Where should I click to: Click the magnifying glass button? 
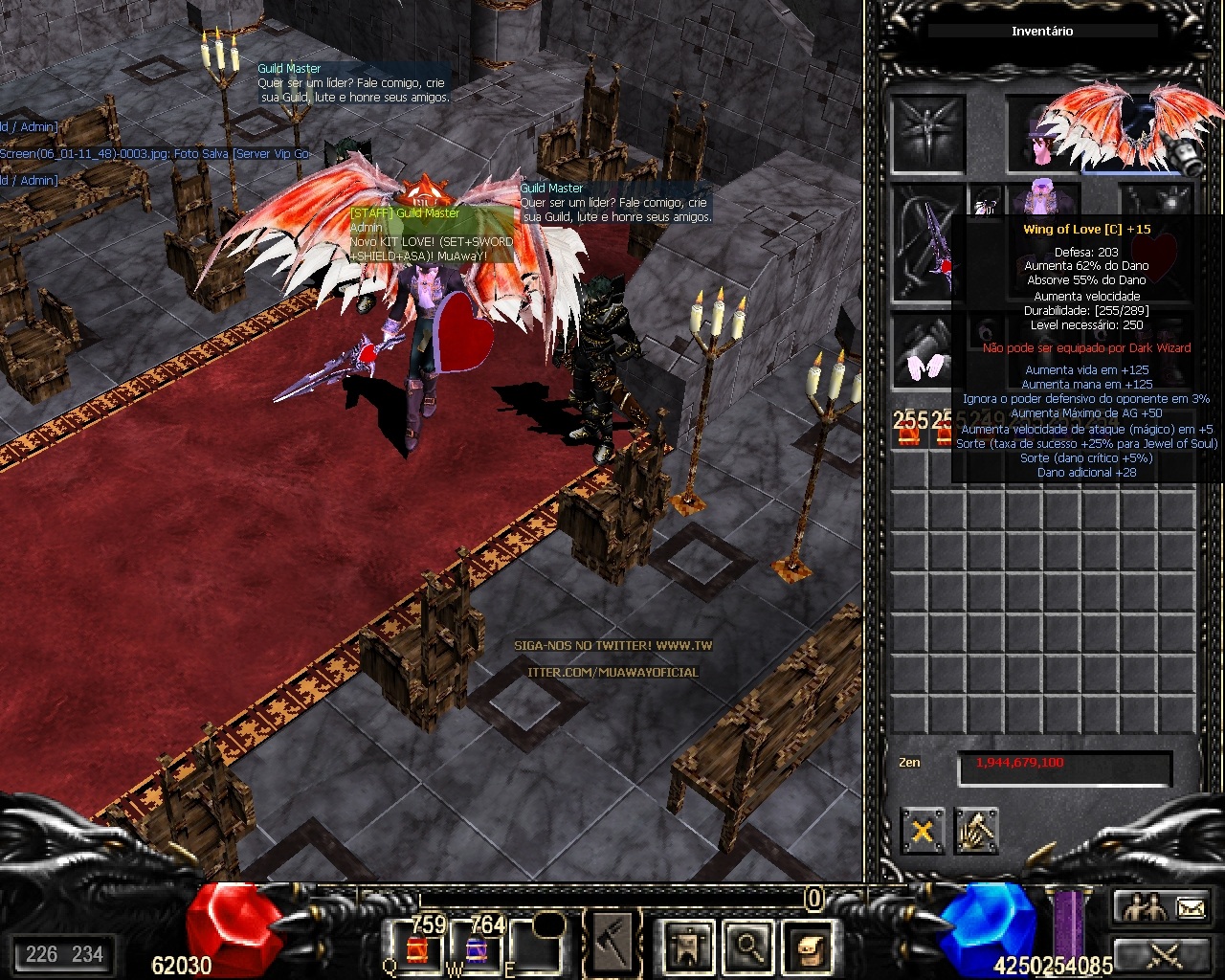point(746,947)
